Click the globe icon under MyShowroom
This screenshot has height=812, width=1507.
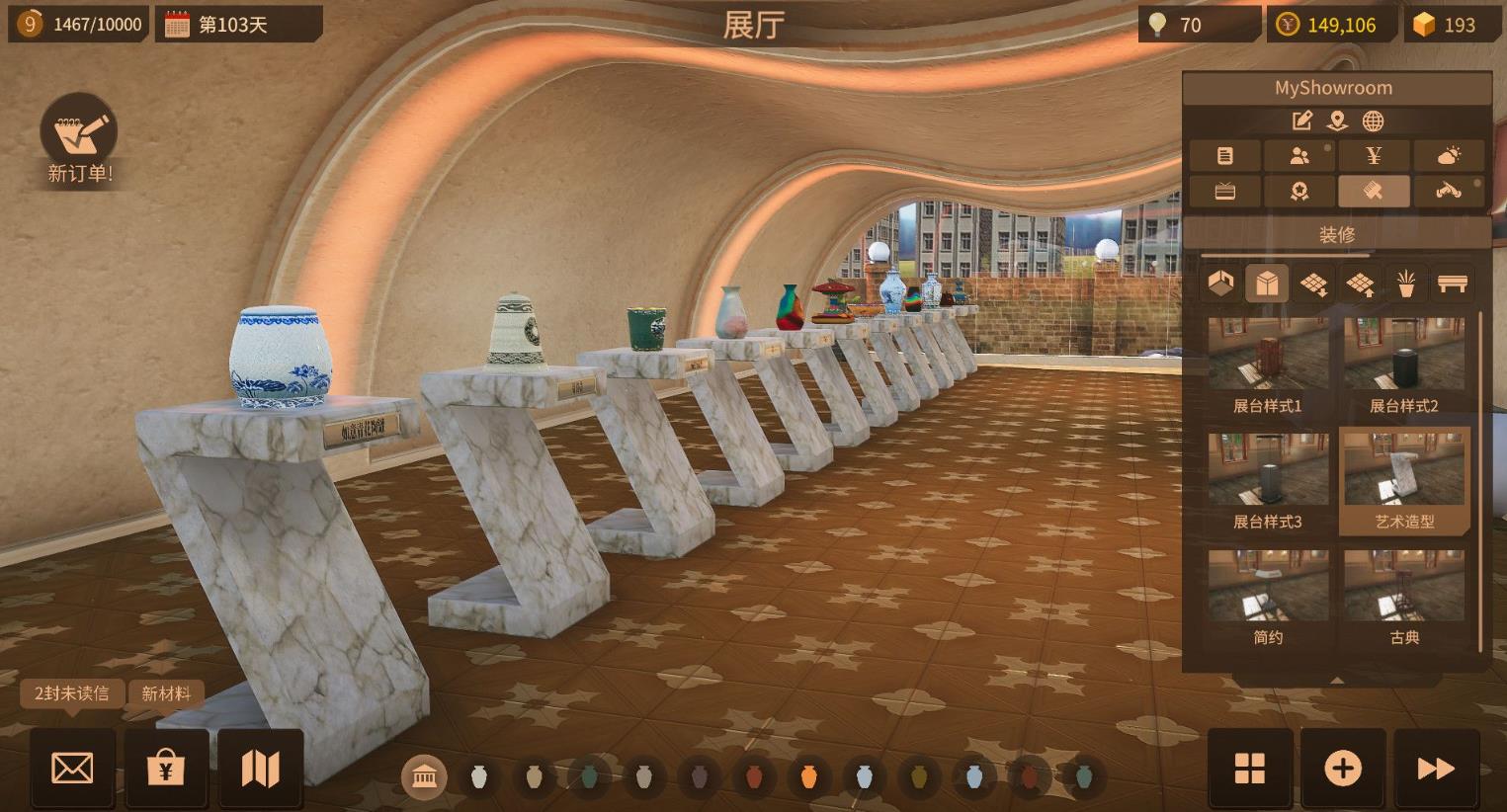coord(1373,122)
